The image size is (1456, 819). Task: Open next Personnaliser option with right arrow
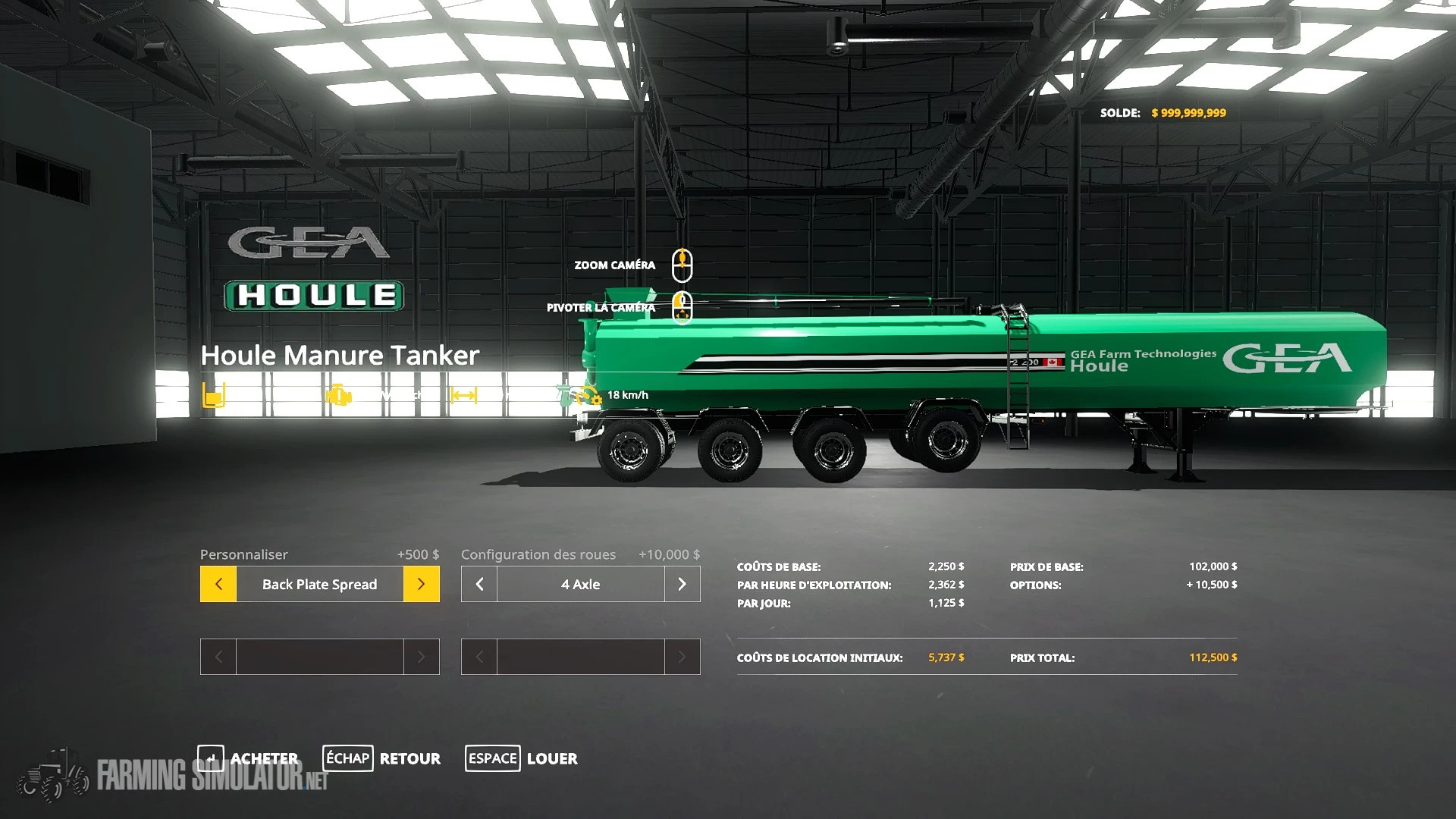(422, 584)
